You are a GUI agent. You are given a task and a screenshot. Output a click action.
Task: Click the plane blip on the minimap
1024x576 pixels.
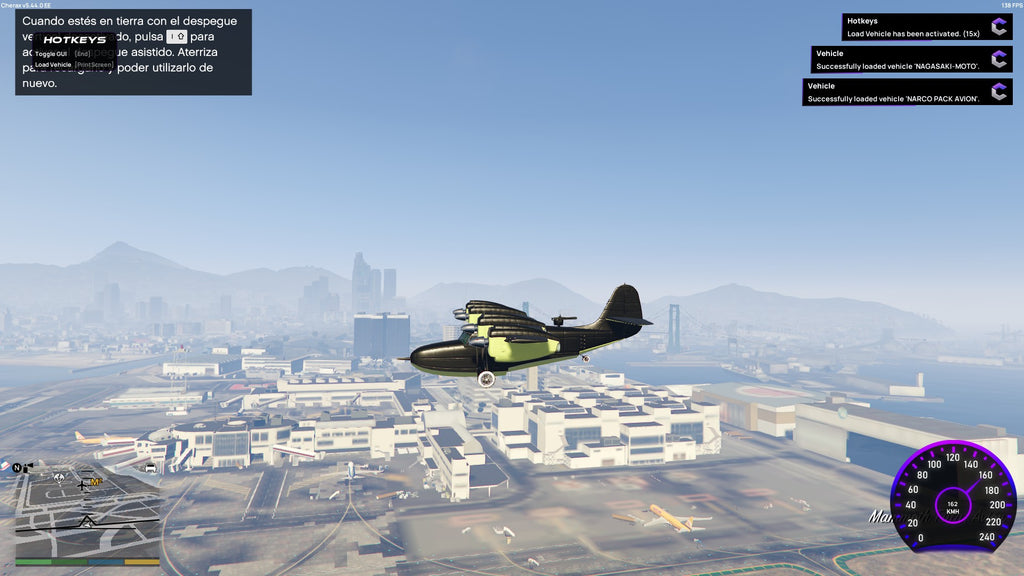click(82, 485)
